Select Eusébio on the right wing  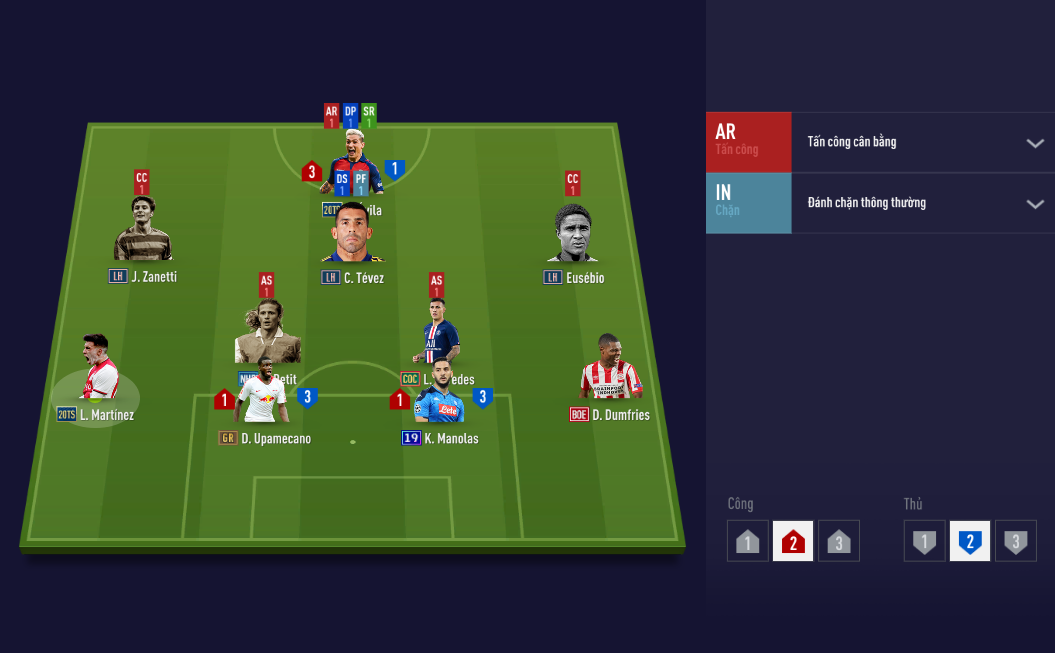pos(573,235)
